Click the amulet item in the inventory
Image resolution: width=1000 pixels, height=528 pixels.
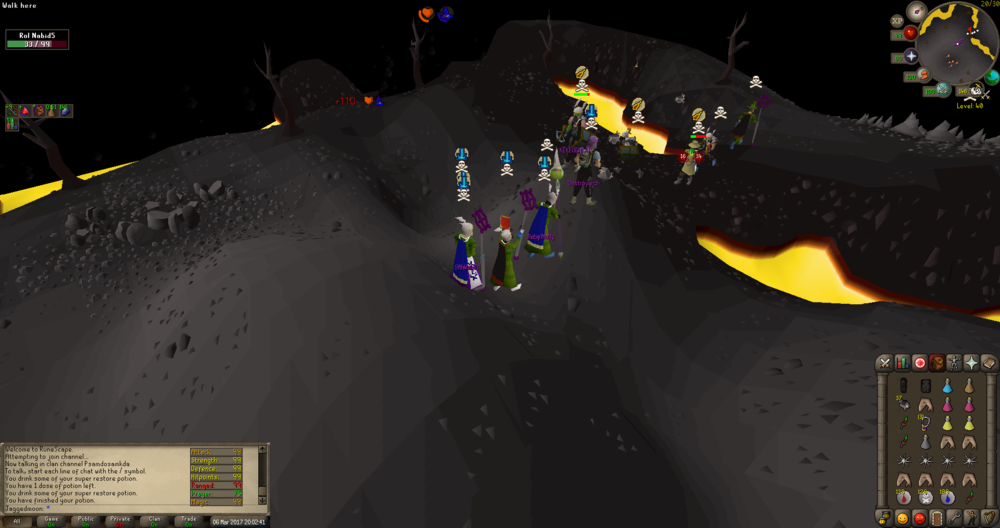924,423
